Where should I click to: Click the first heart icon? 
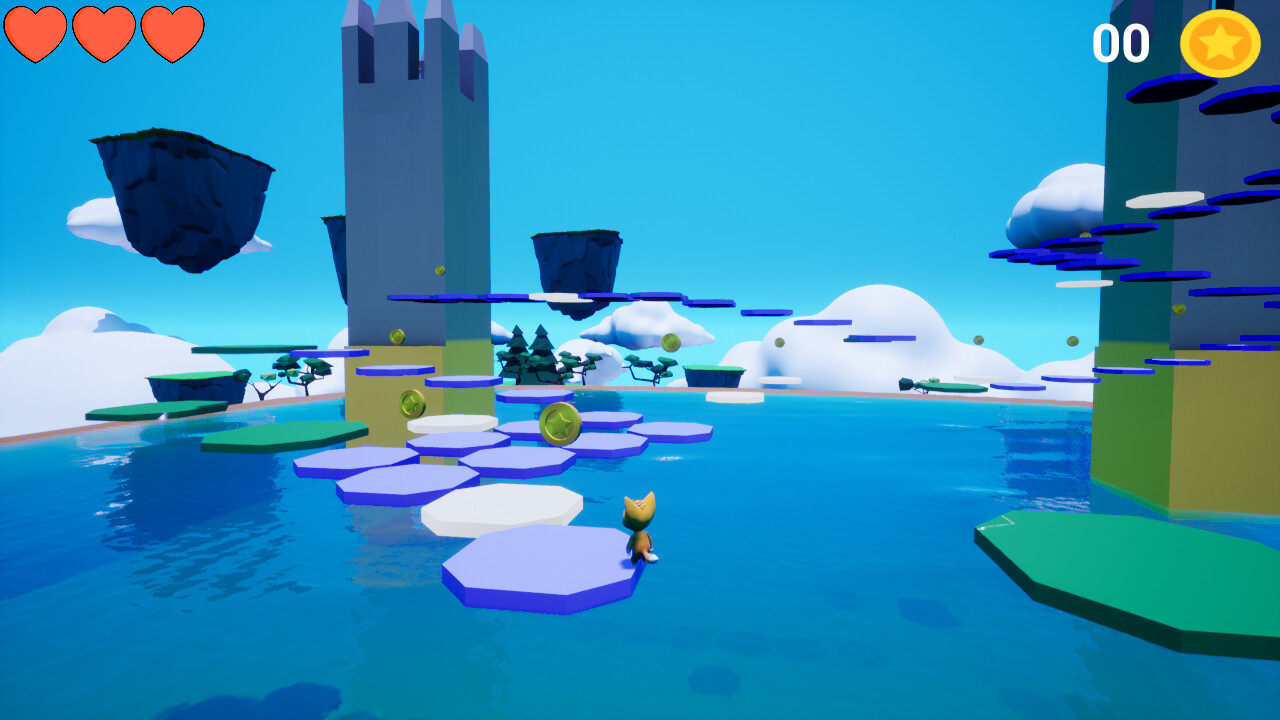pos(36,33)
